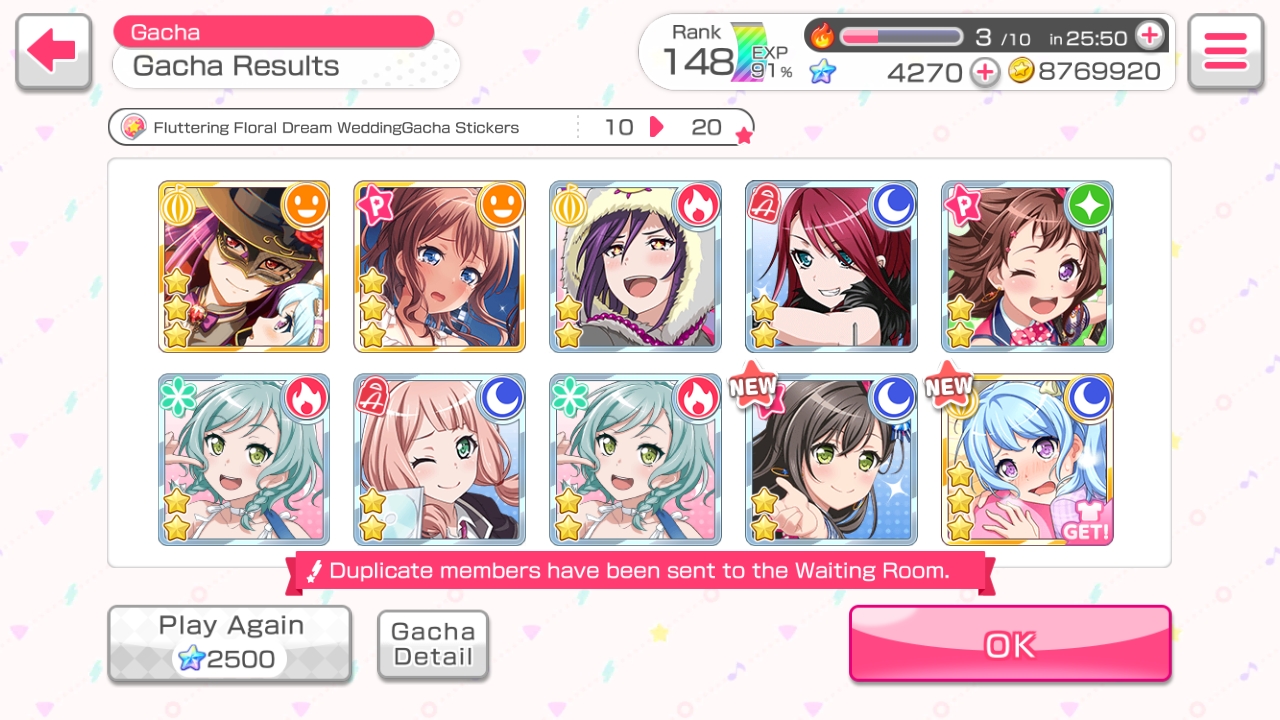This screenshot has width=1280, height=720.
Task: Open the Gacha Stickers counter bar
Action: click(430, 128)
